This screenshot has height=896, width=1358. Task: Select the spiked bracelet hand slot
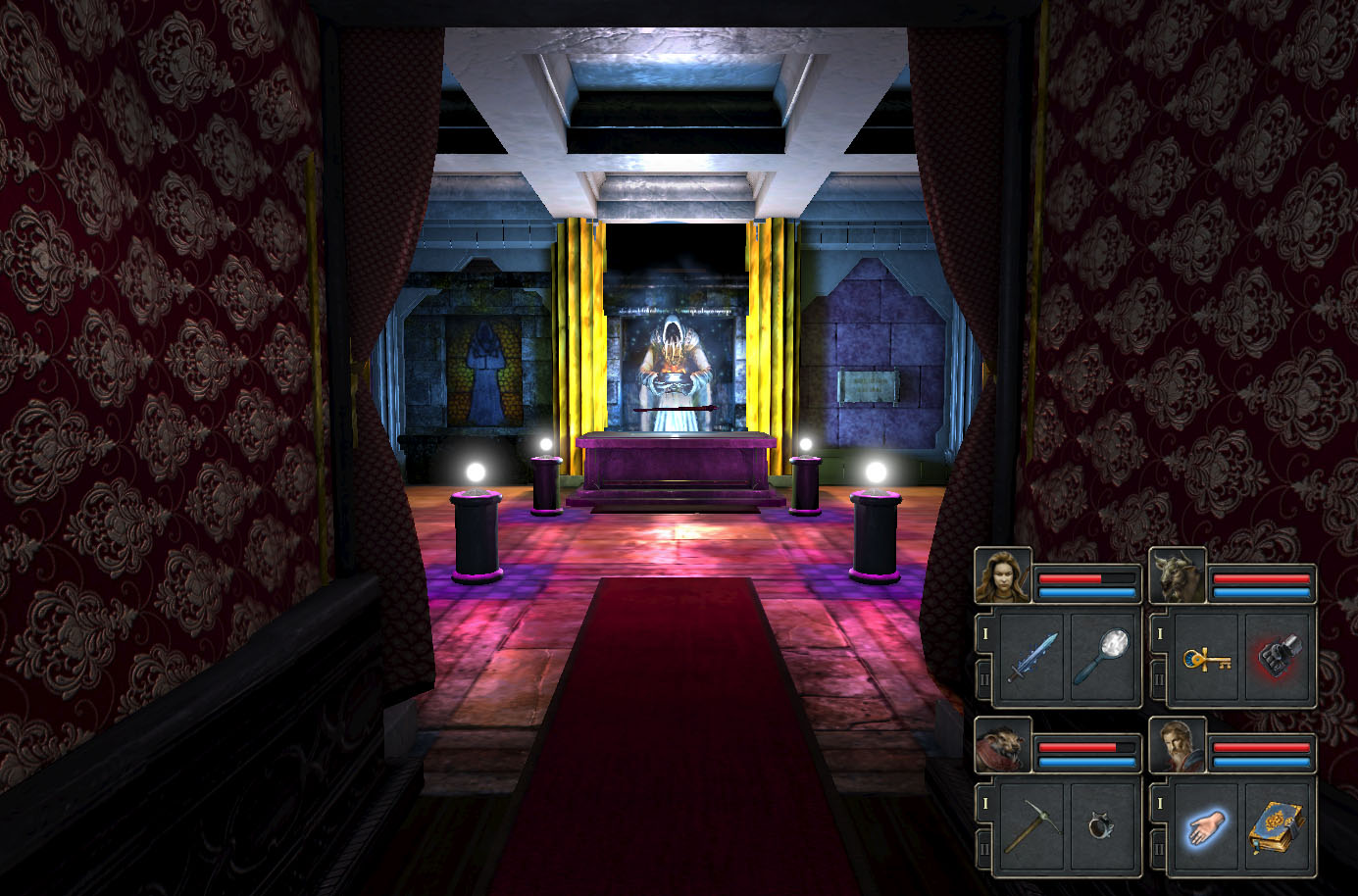click(x=1104, y=826)
